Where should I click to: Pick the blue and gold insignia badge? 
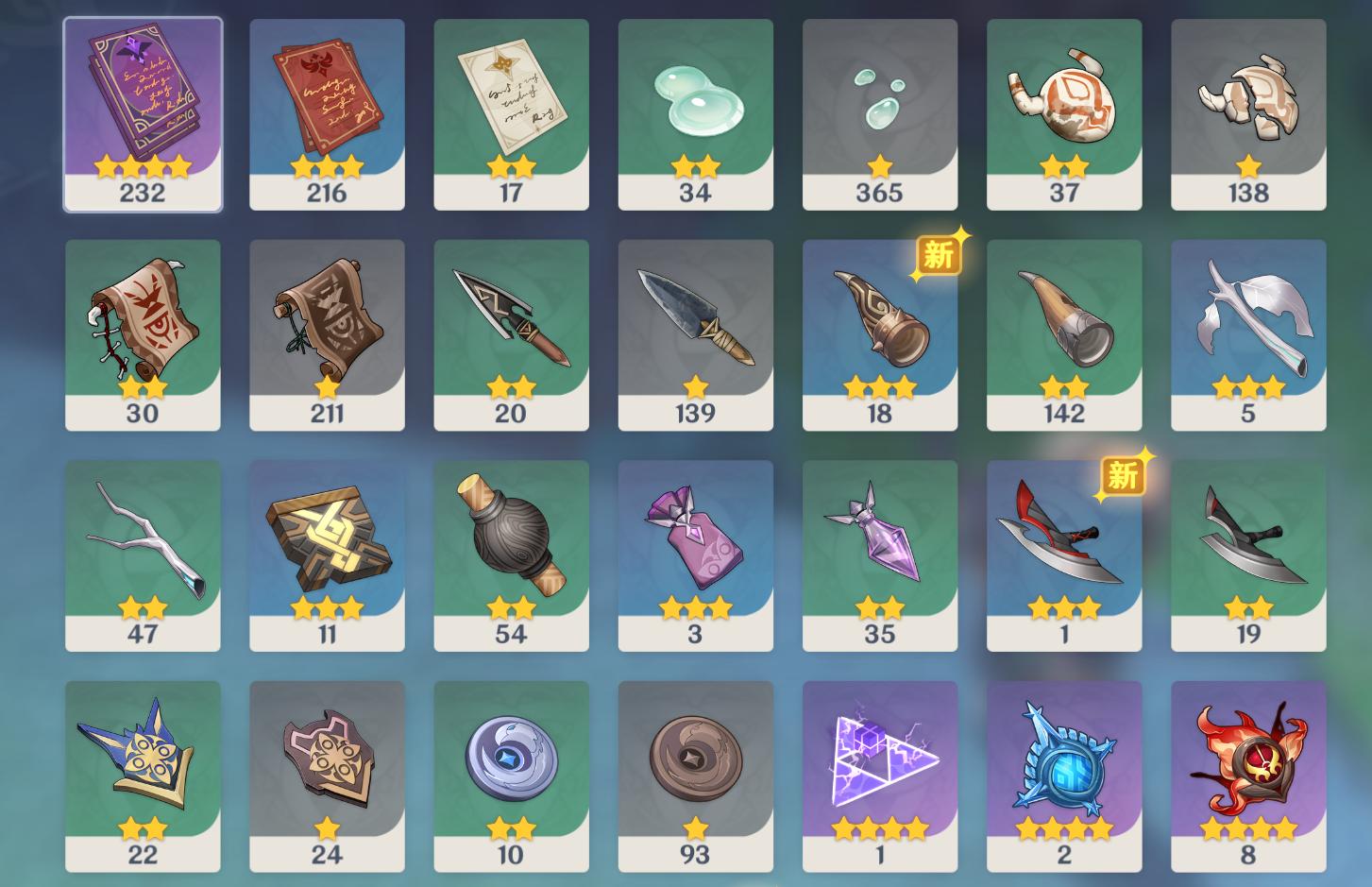(143, 776)
